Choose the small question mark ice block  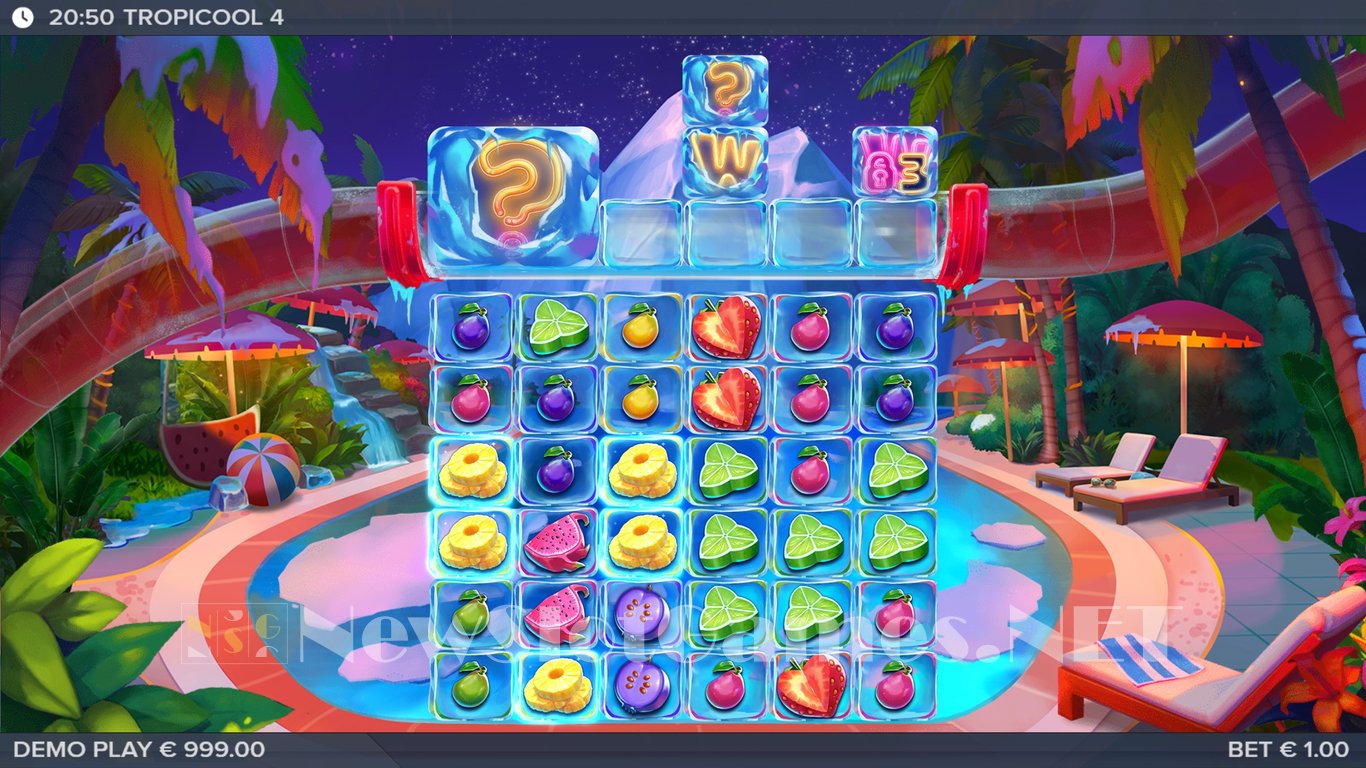click(x=725, y=90)
